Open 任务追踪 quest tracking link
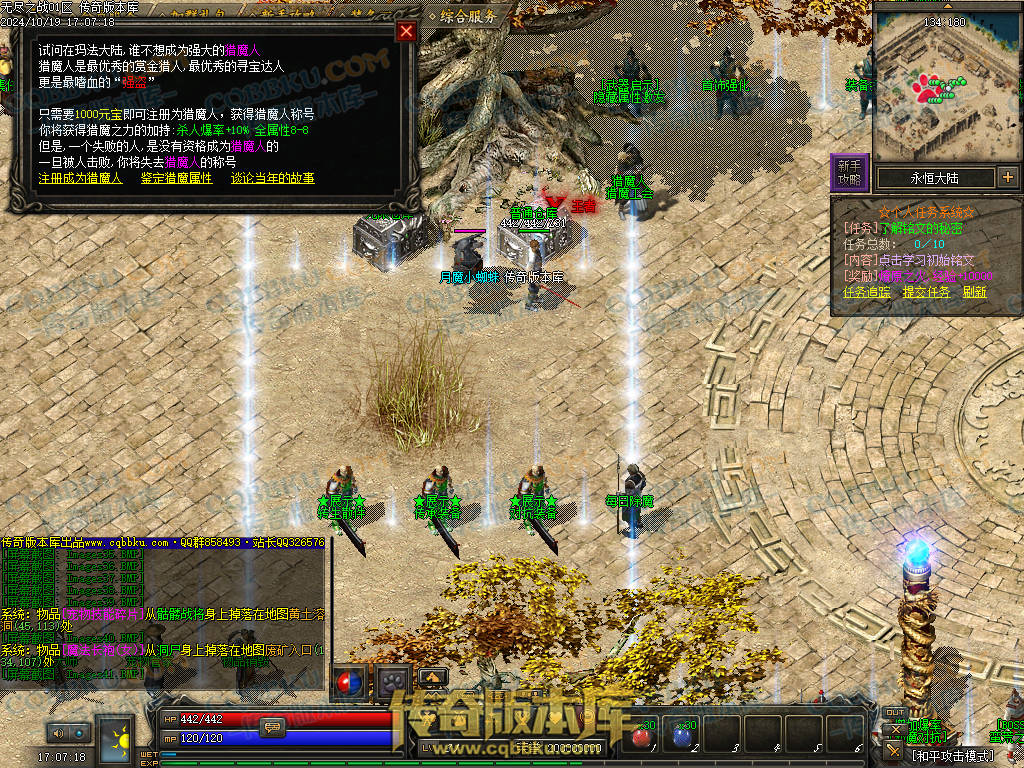 (x=866, y=292)
